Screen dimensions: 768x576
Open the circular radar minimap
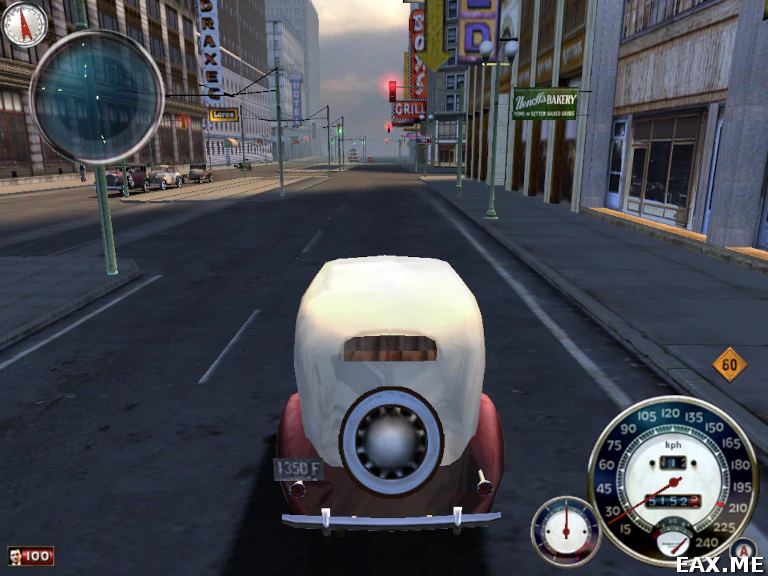(97, 97)
